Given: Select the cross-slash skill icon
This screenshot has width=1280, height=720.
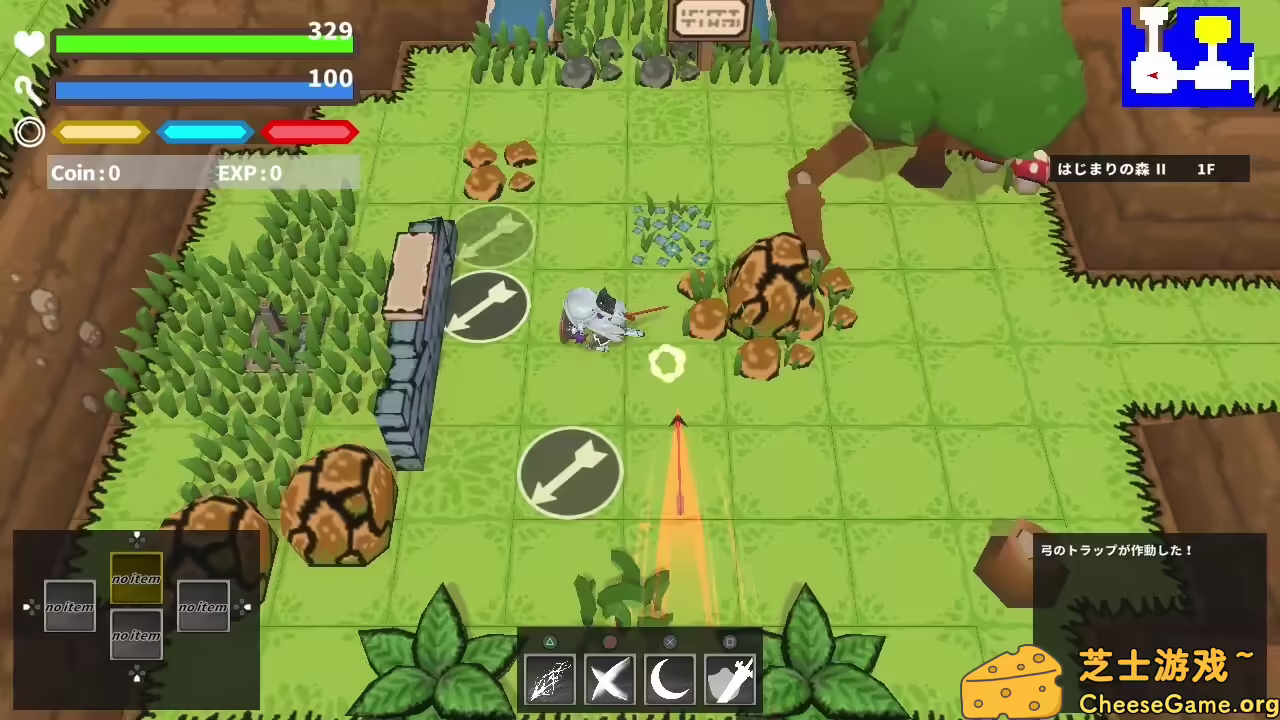Looking at the screenshot, I should [x=610, y=680].
